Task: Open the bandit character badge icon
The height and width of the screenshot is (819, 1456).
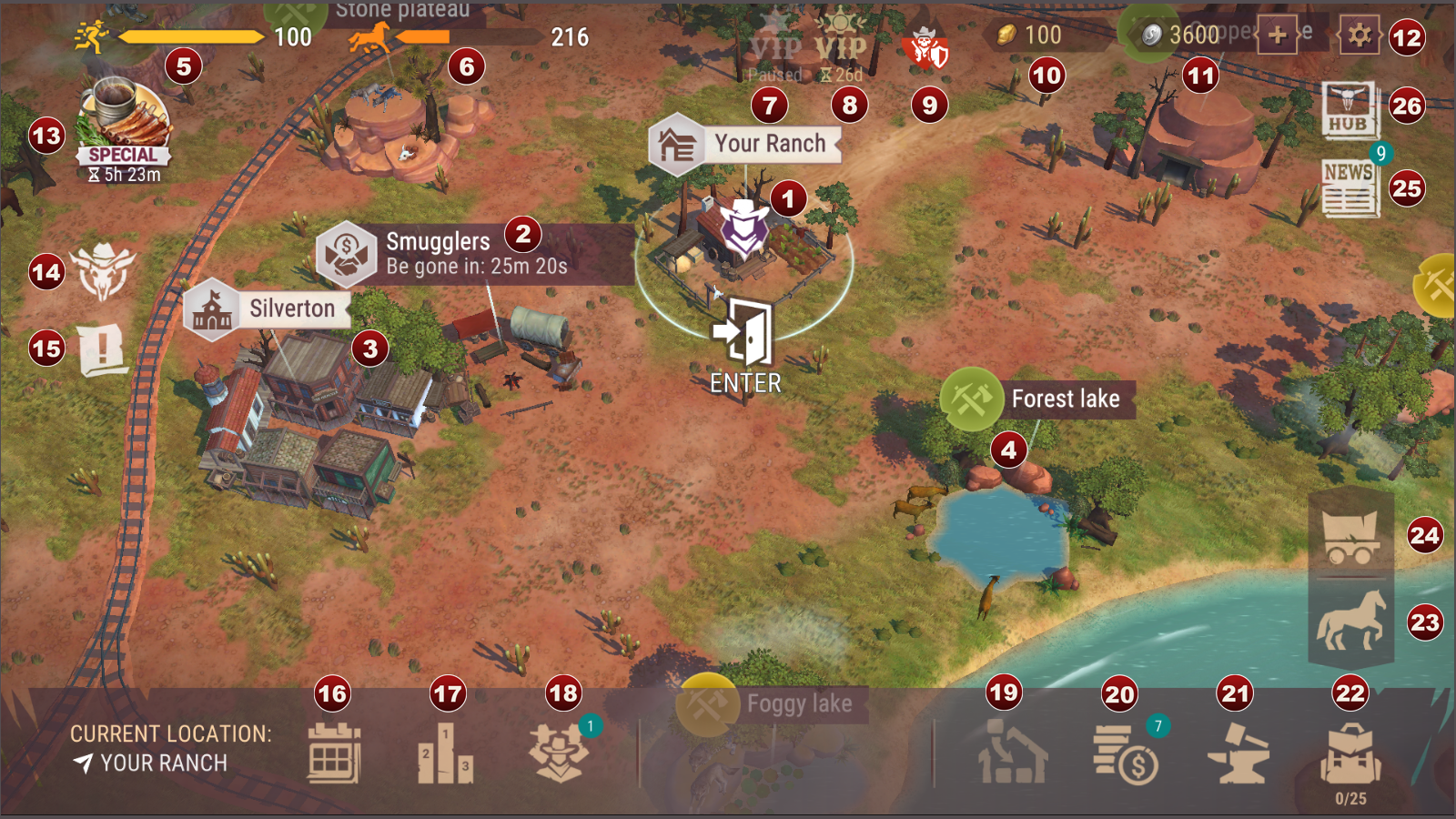Action: pos(559,753)
